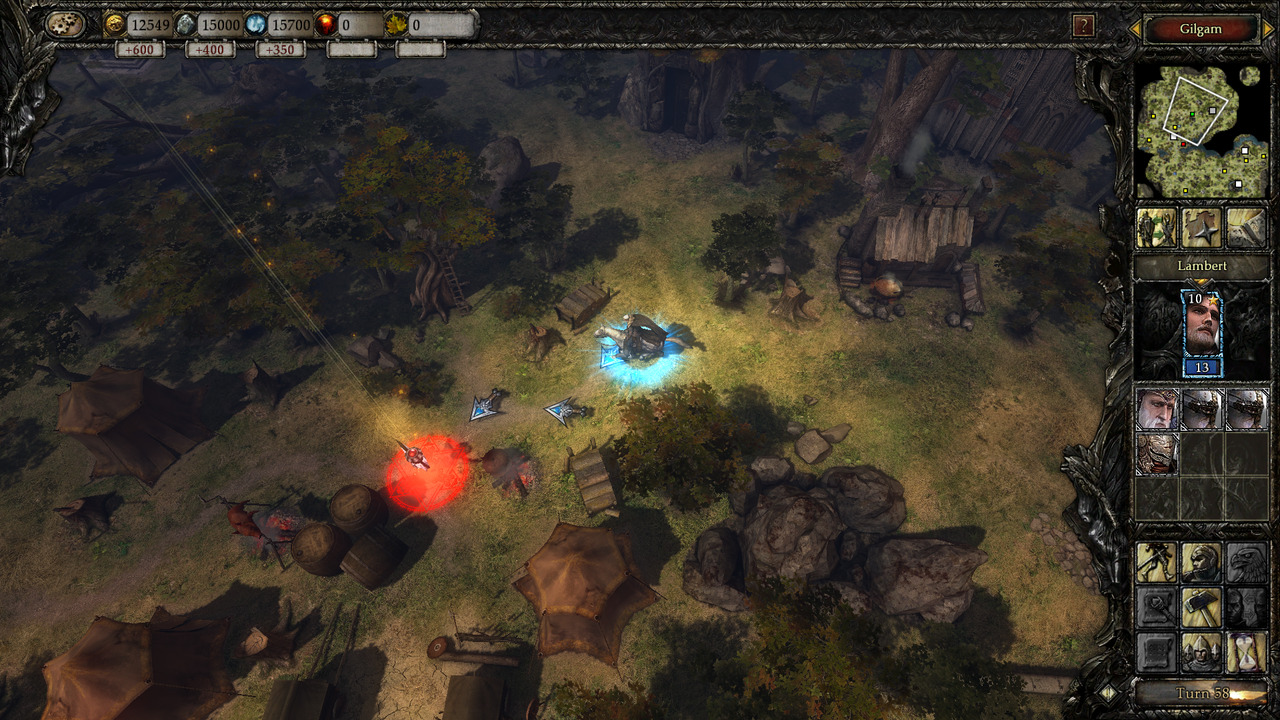Go to next map with right arrow
The height and width of the screenshot is (720, 1280).
click(1267, 29)
